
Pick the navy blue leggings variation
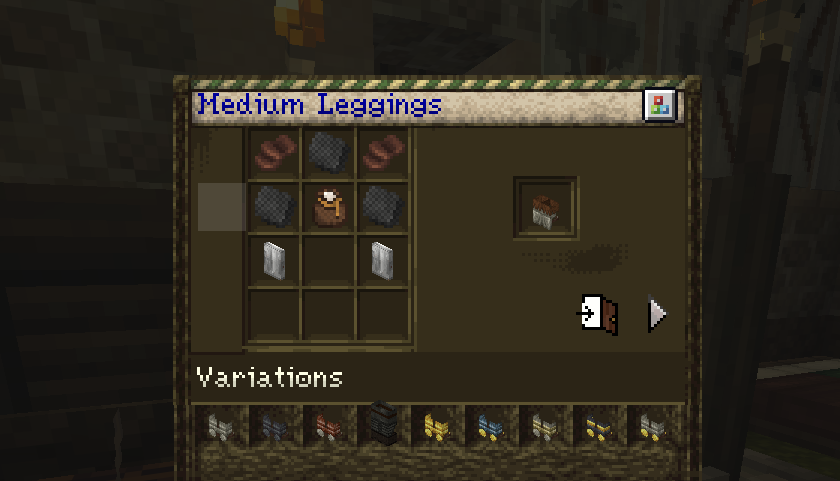pos(272,427)
